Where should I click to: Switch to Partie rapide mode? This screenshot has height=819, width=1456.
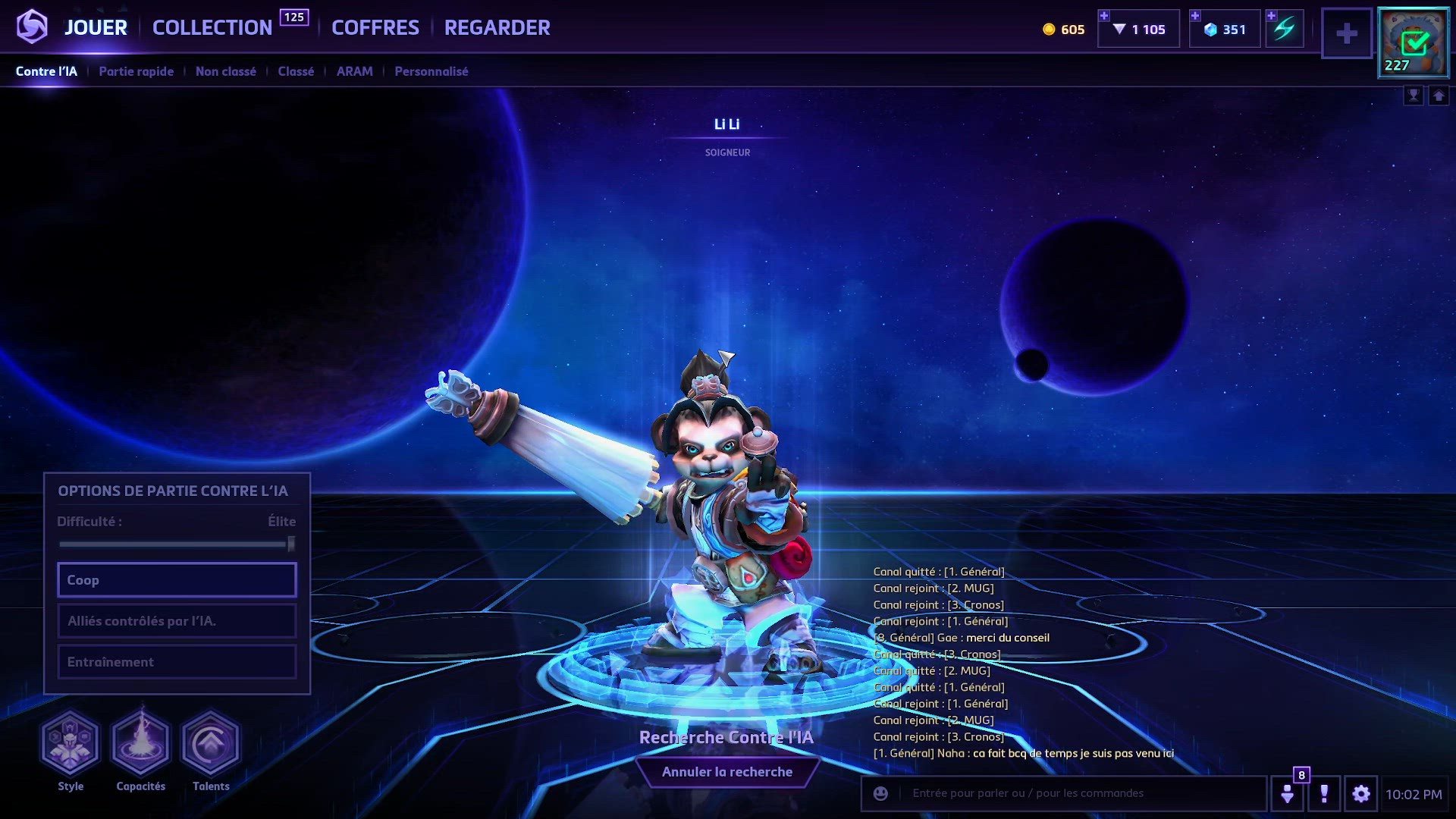click(x=136, y=71)
